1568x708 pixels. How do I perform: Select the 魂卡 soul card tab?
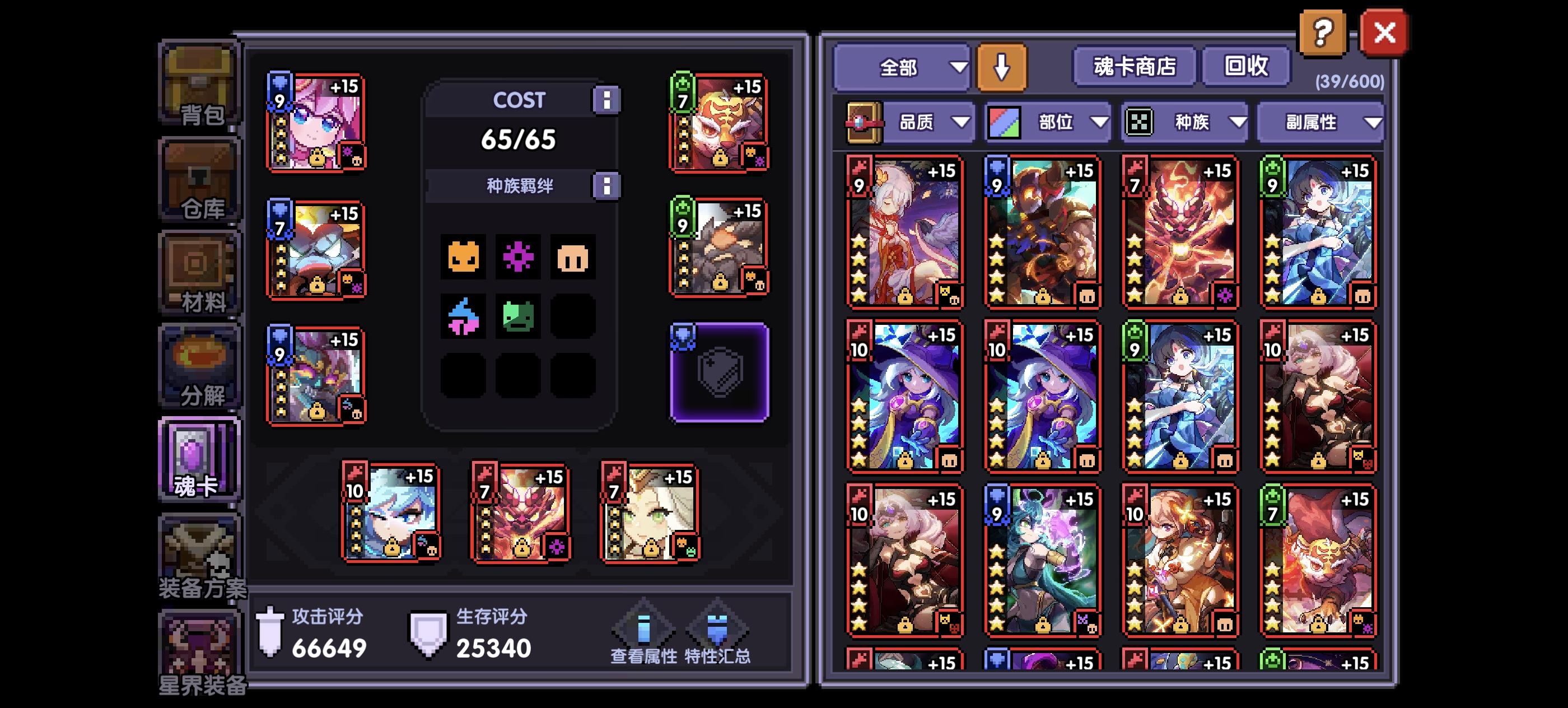tap(199, 458)
